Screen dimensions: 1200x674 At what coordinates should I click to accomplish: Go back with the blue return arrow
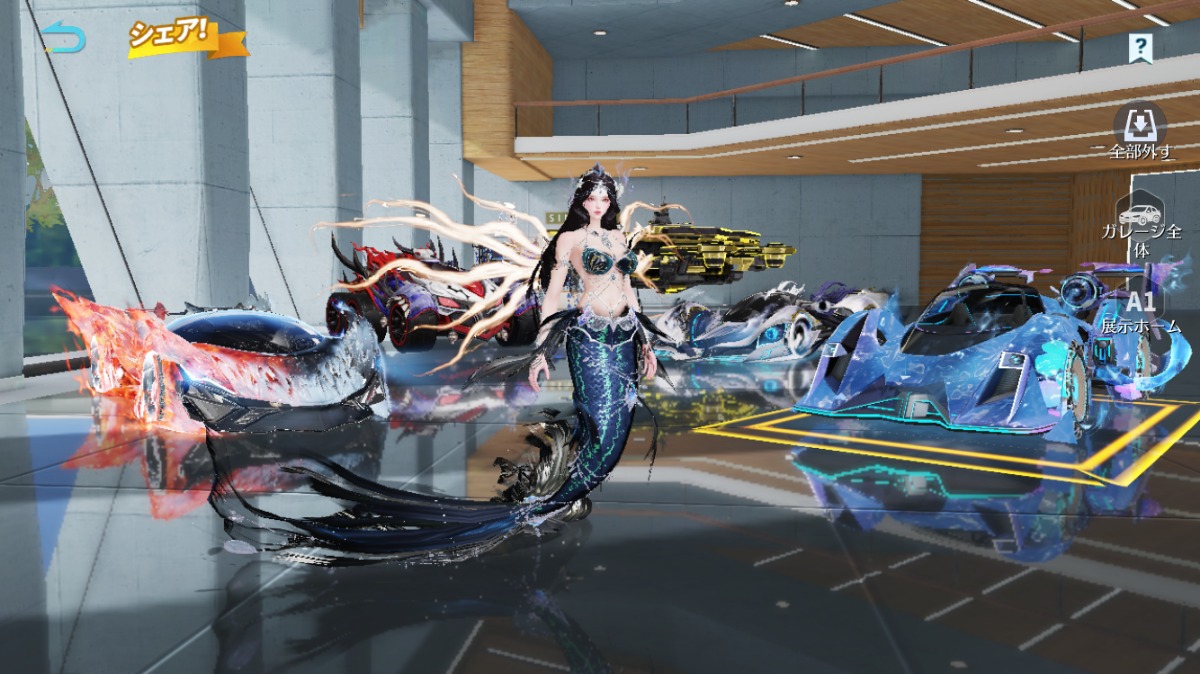(x=64, y=39)
